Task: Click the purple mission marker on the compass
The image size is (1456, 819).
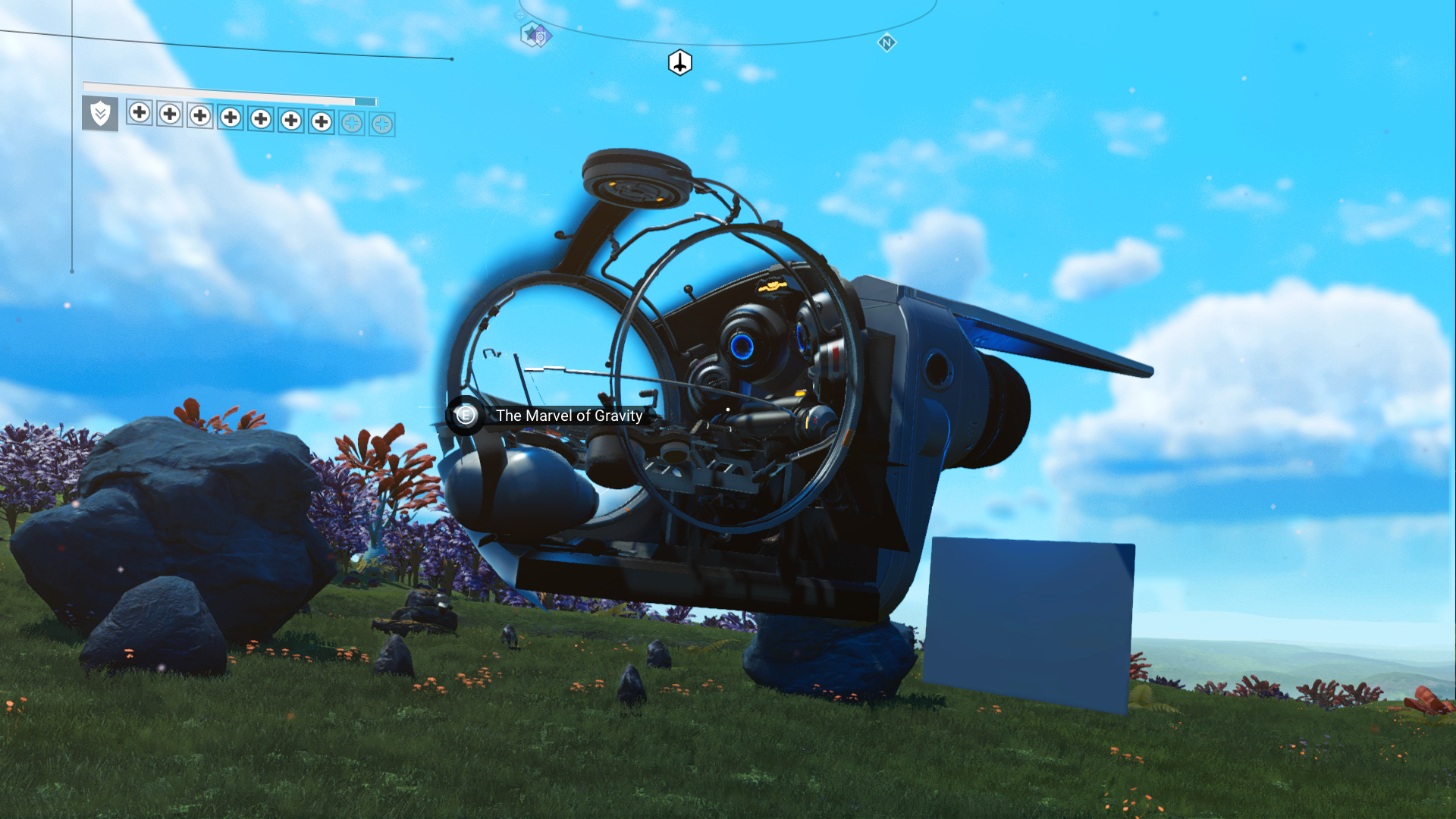Action: 536,35
